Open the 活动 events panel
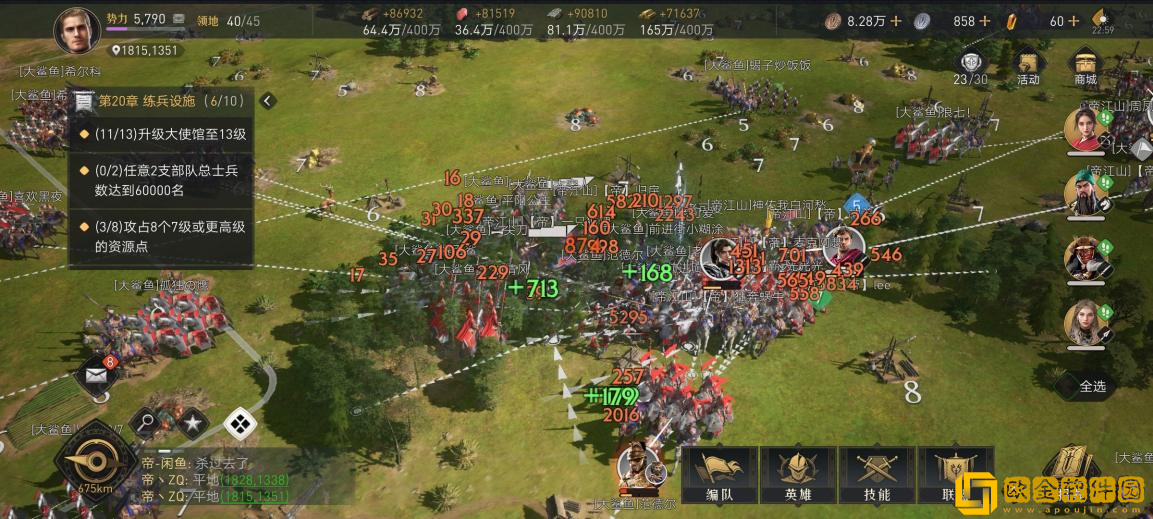This screenshot has width=1153, height=519. 1028,66
